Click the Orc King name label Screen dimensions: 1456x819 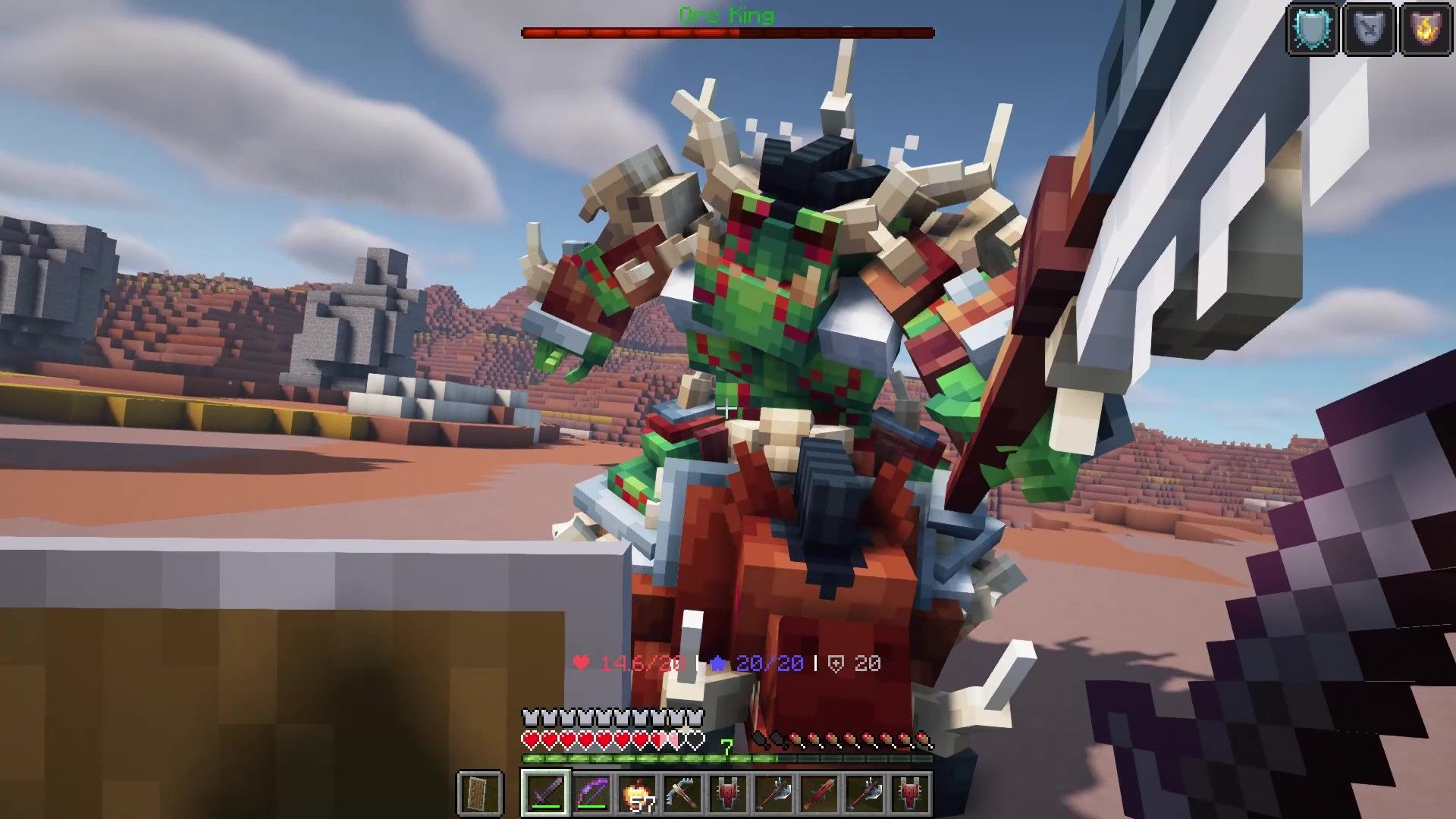click(x=726, y=13)
